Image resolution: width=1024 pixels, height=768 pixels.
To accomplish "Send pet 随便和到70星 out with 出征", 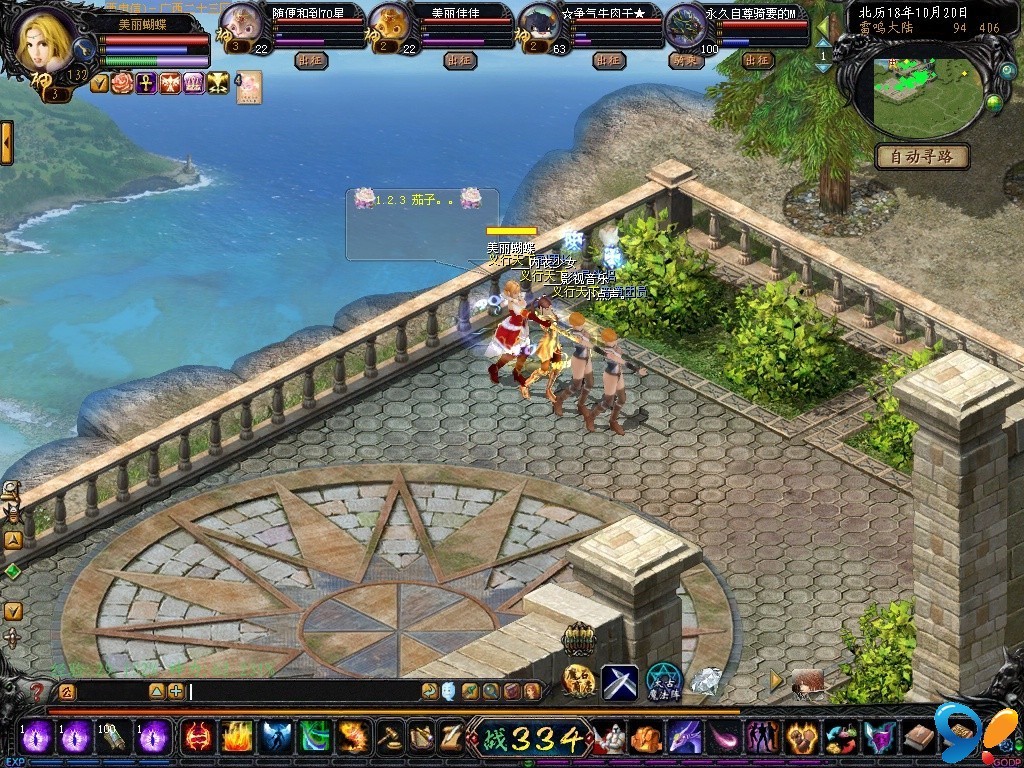I will point(313,61).
